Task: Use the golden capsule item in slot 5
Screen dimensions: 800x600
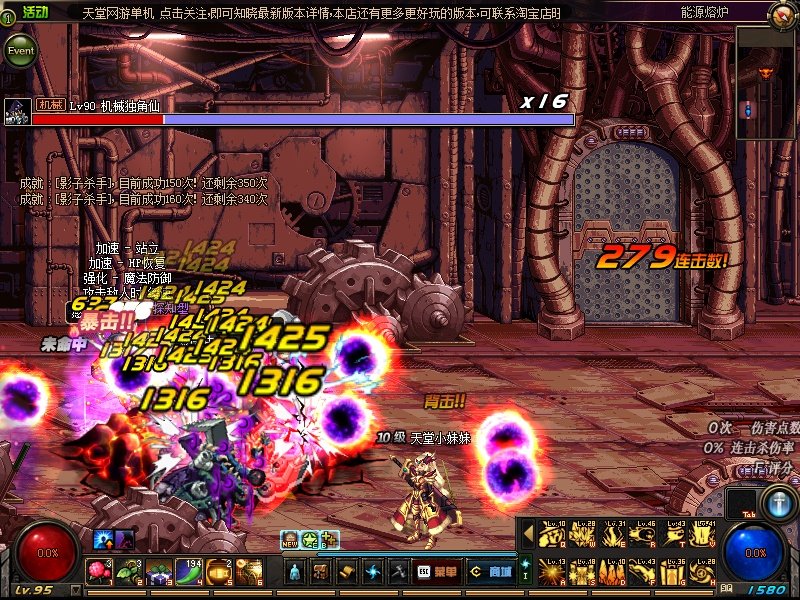Action: [219, 572]
